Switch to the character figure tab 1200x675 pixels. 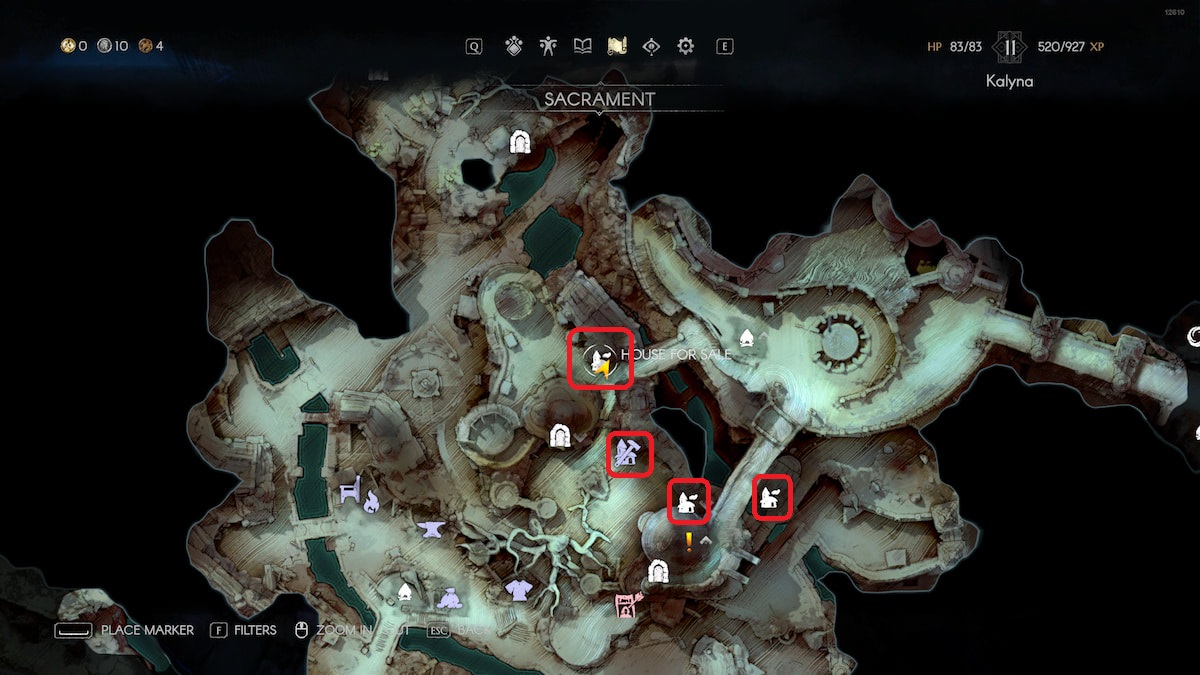(x=548, y=46)
